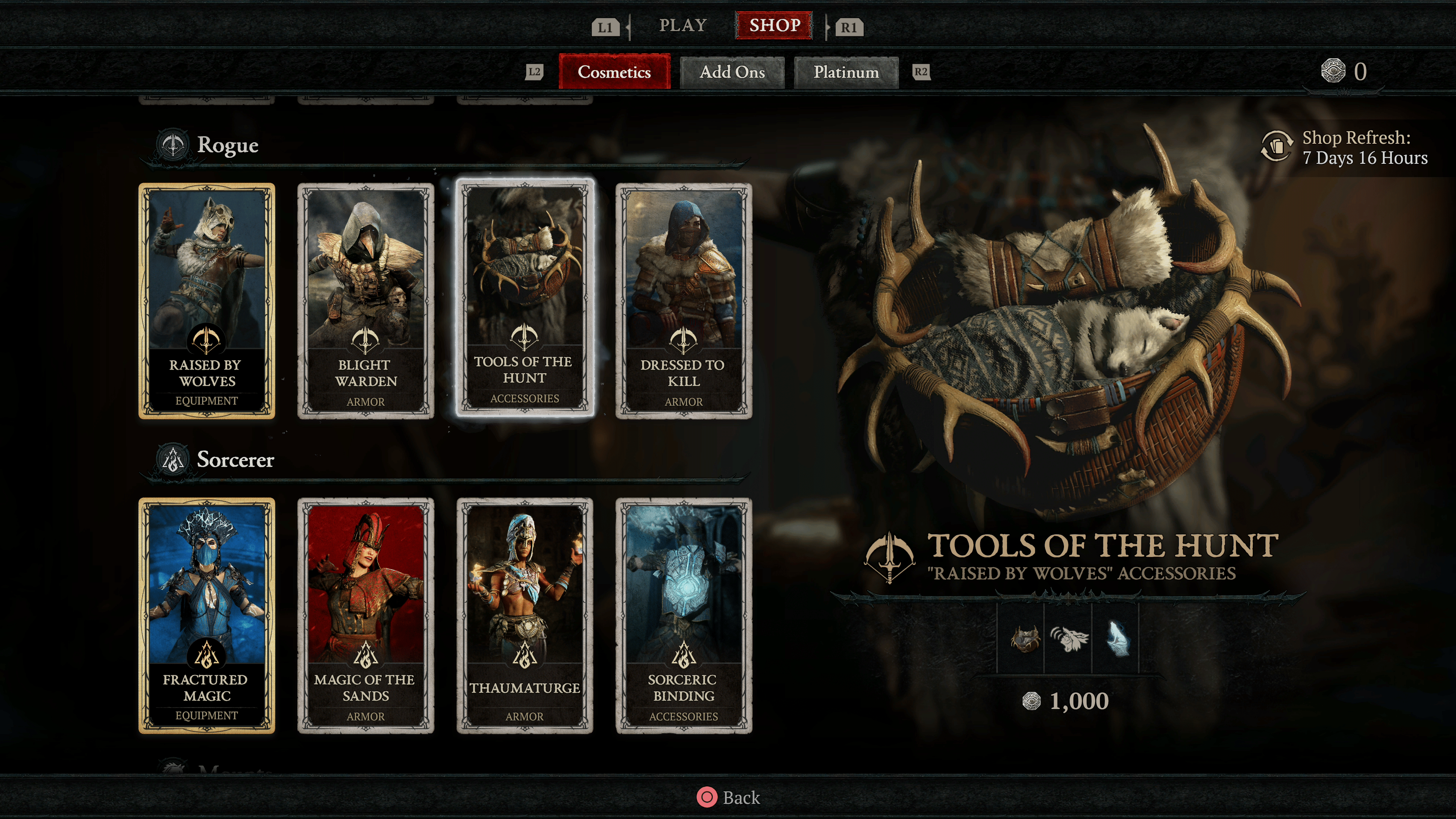Open the Platinum purchase tab

point(846,72)
